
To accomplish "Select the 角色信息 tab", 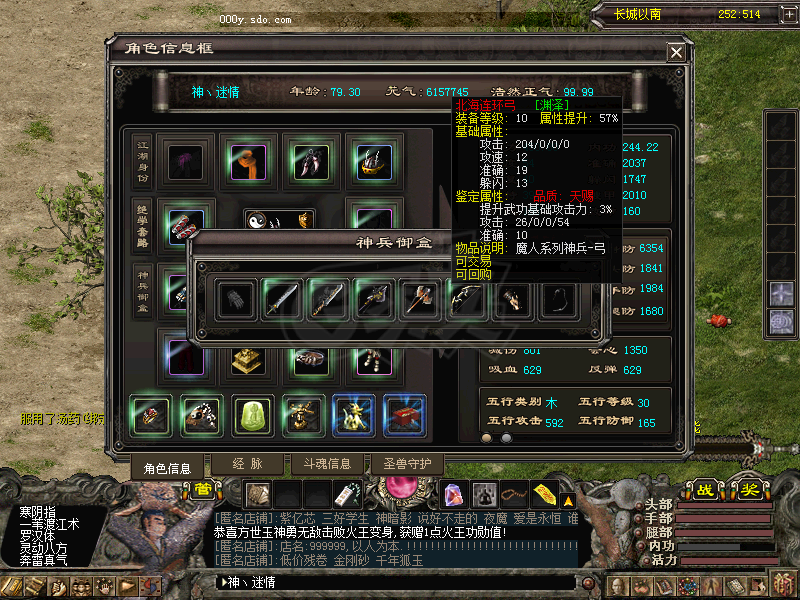I will coord(167,467).
